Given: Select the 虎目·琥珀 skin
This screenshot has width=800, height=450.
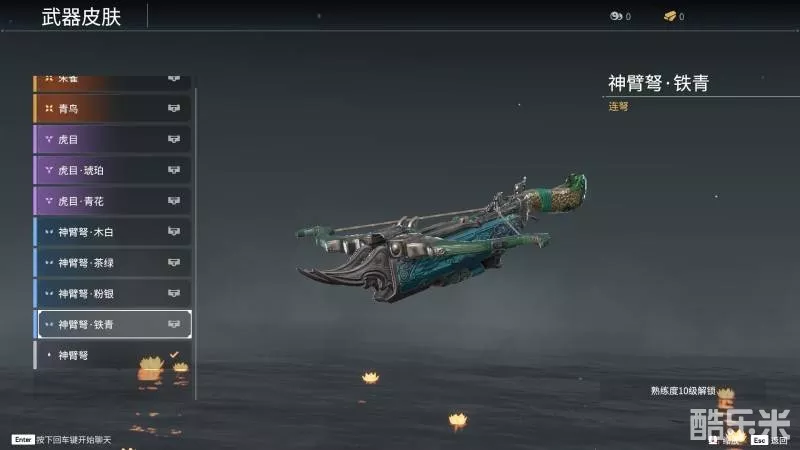Looking at the screenshot, I should point(112,170).
